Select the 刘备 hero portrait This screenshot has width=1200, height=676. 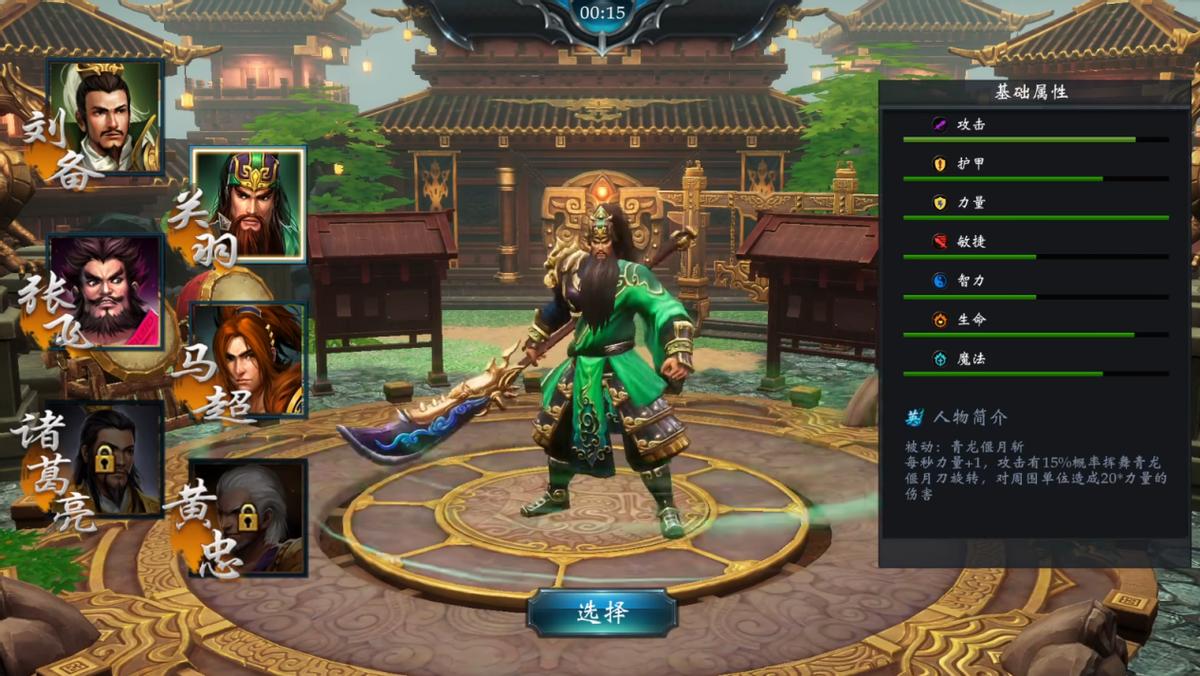pyautogui.click(x=106, y=117)
